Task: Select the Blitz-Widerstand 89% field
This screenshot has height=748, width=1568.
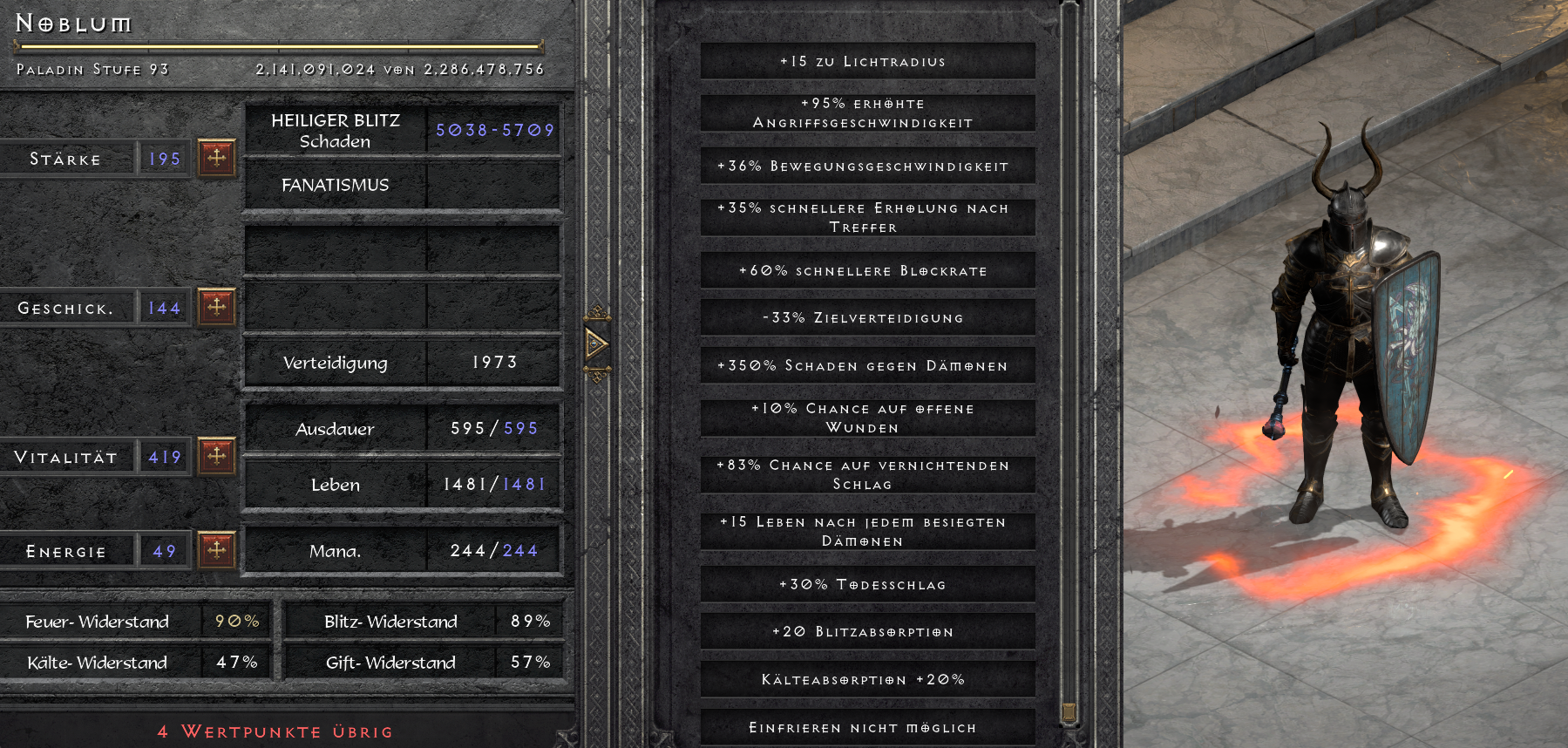Action: click(x=528, y=621)
